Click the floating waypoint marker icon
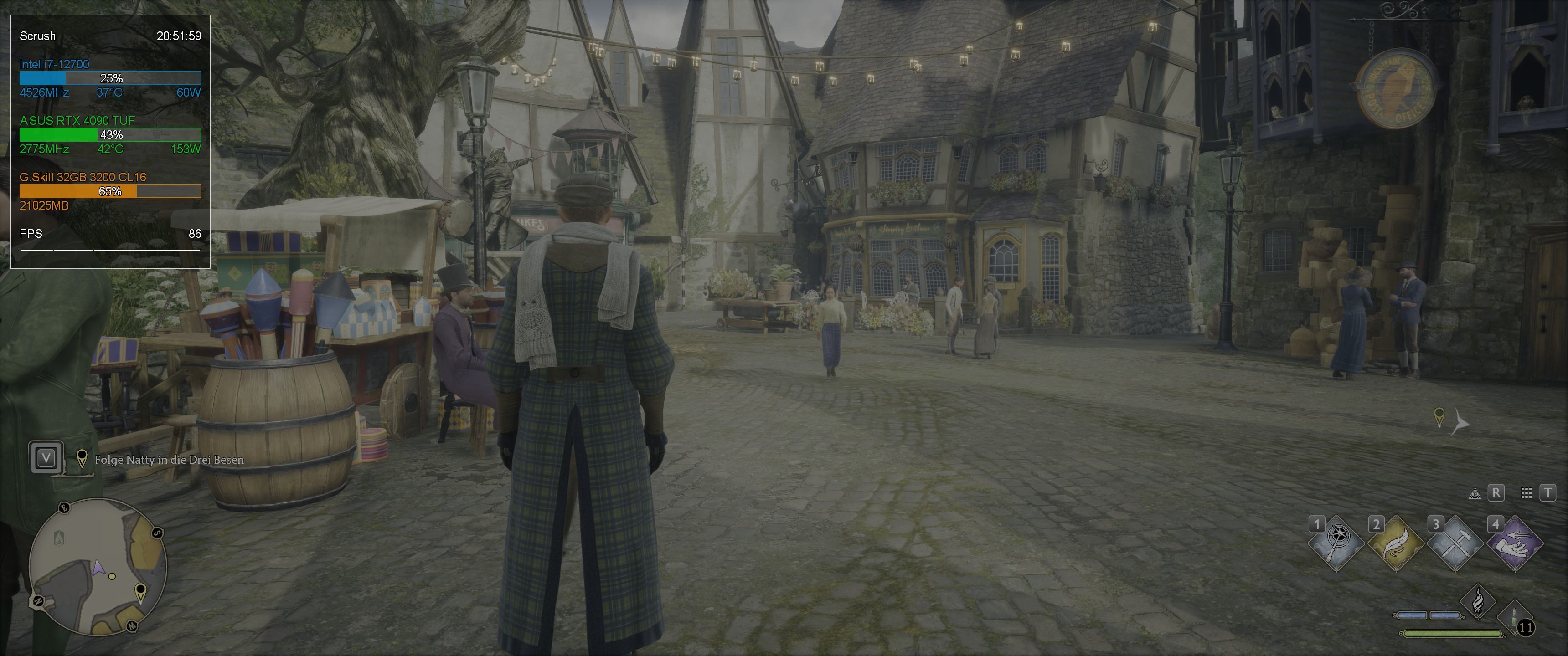The height and width of the screenshot is (656, 1568). [1439, 417]
